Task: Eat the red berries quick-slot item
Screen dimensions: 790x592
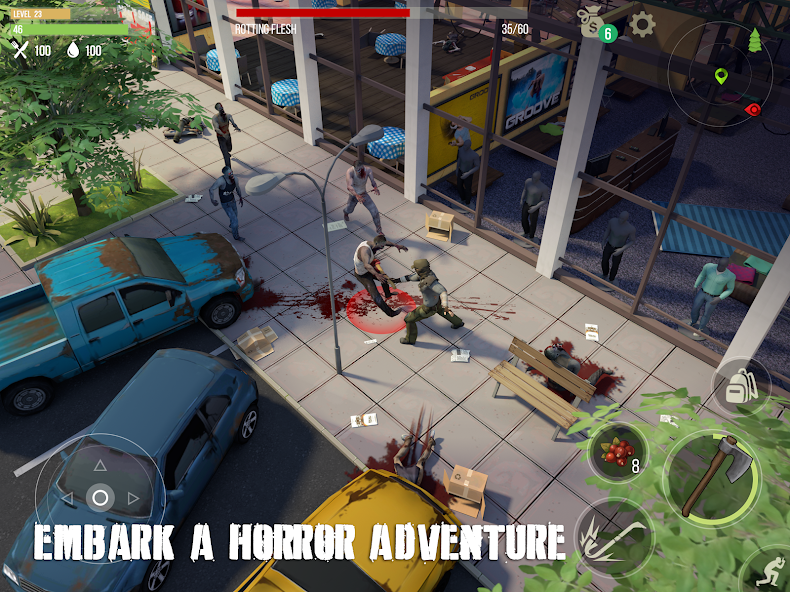Action: pyautogui.click(x=619, y=452)
